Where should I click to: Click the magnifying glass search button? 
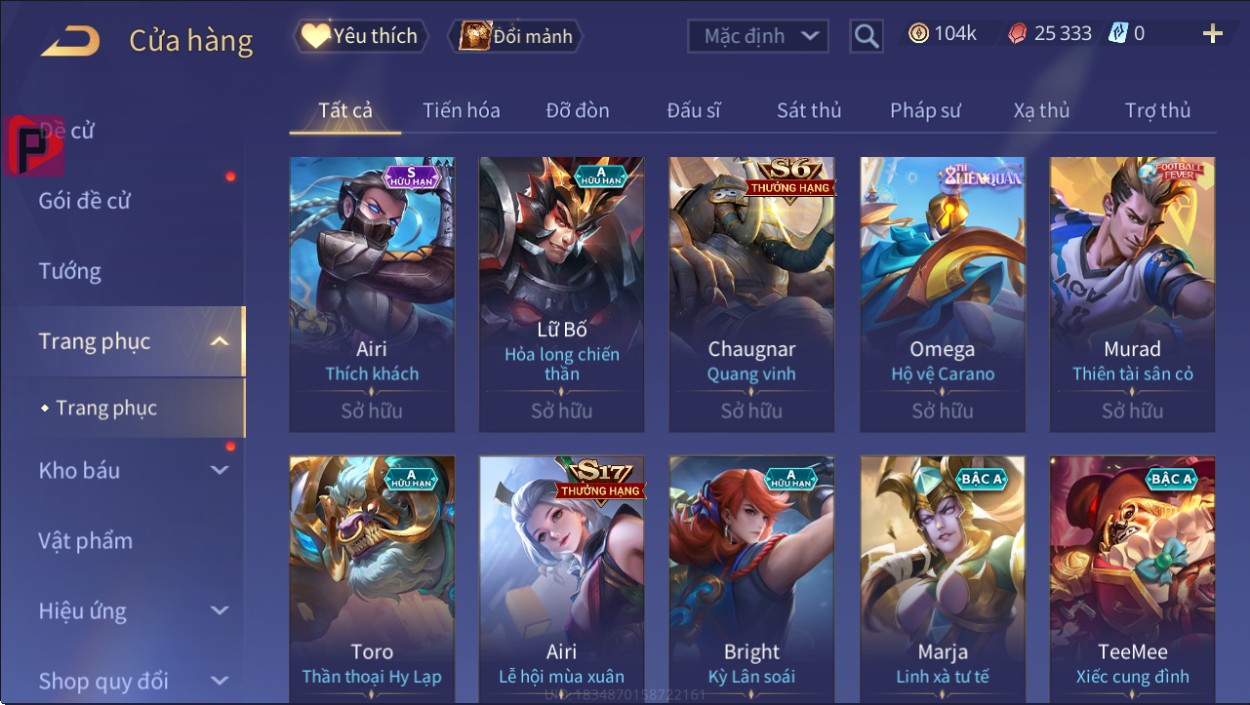[866, 37]
